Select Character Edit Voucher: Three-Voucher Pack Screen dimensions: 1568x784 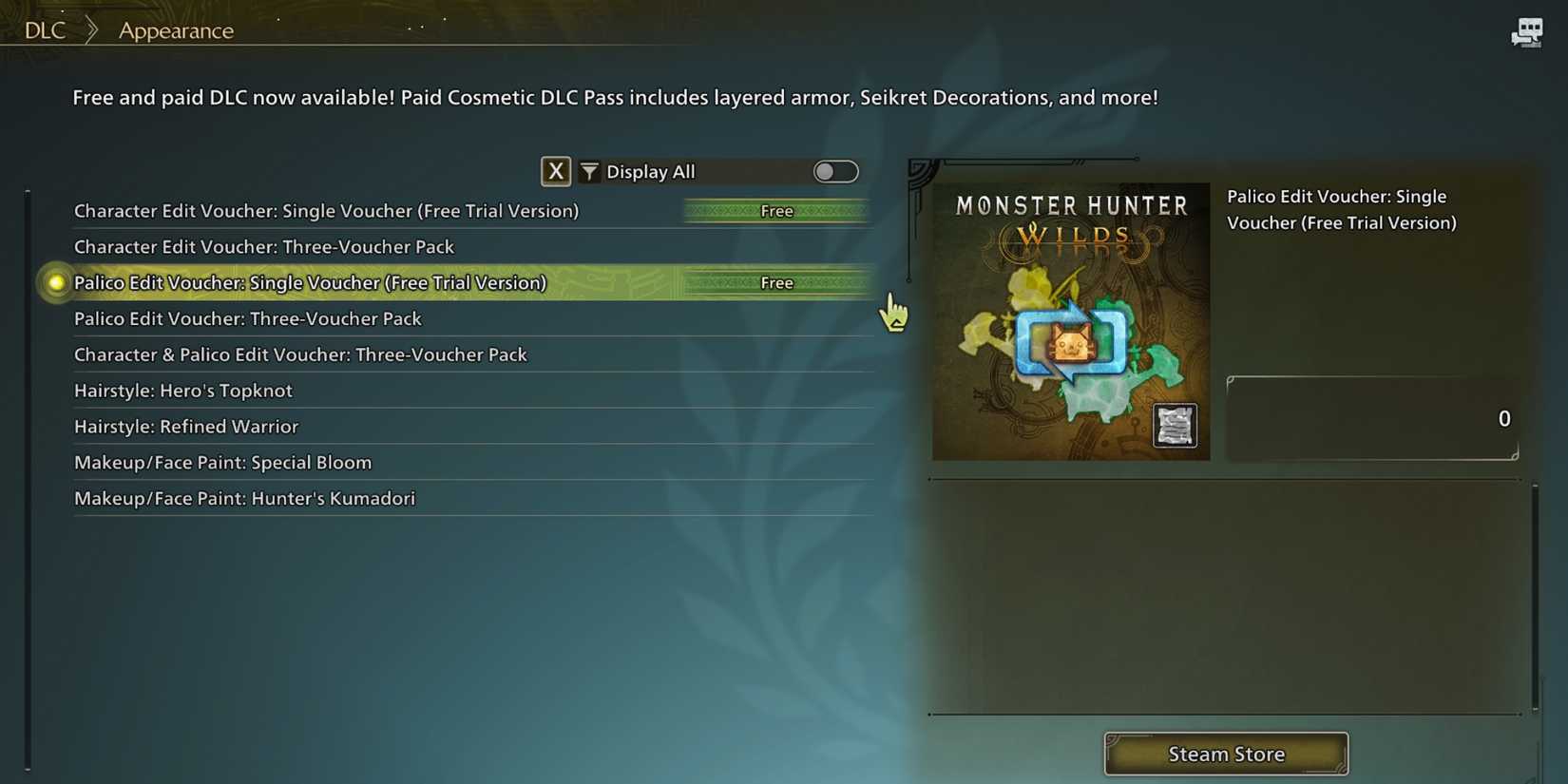click(264, 246)
